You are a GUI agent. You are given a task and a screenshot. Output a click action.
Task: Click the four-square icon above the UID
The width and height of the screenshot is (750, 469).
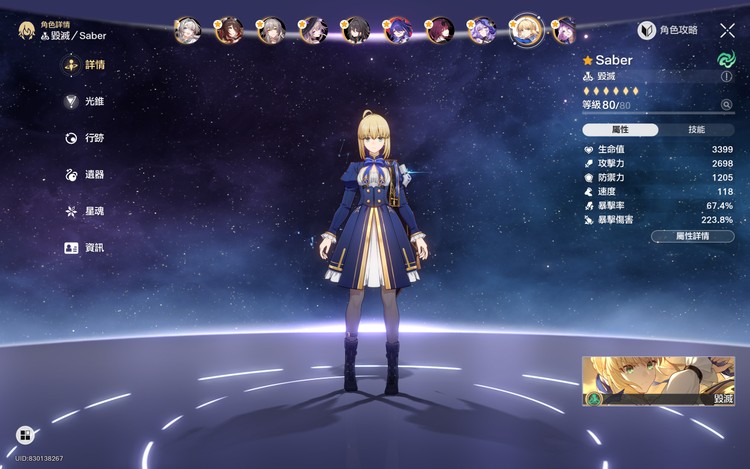[25, 435]
